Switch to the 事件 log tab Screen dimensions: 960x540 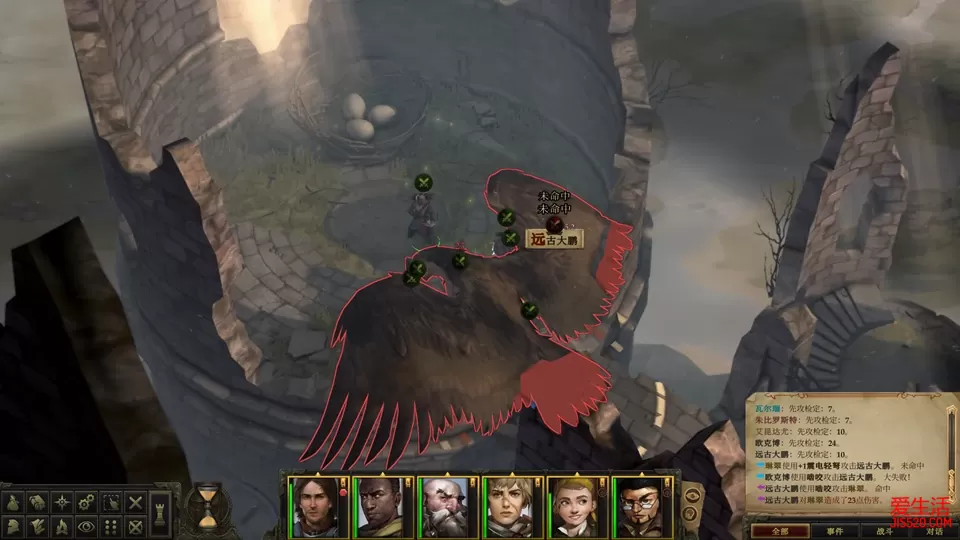tap(821, 531)
